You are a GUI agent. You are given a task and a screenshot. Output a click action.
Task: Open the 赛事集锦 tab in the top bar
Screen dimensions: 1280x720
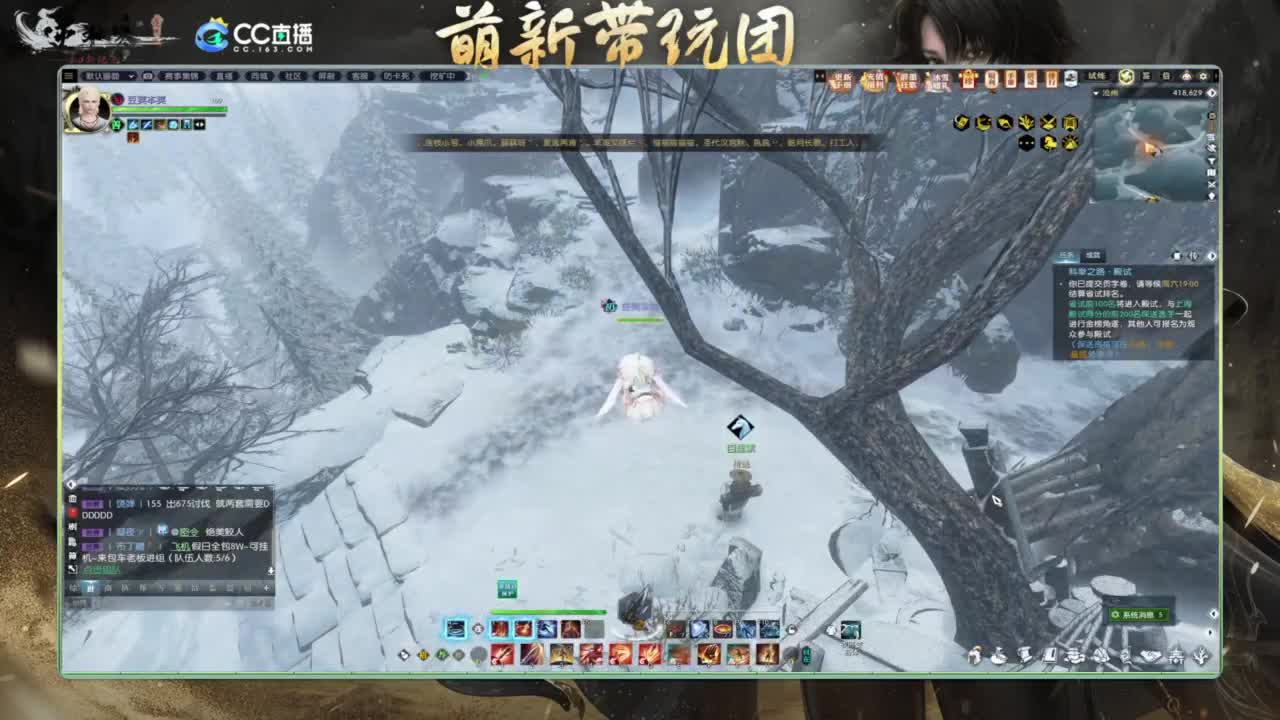(180, 75)
